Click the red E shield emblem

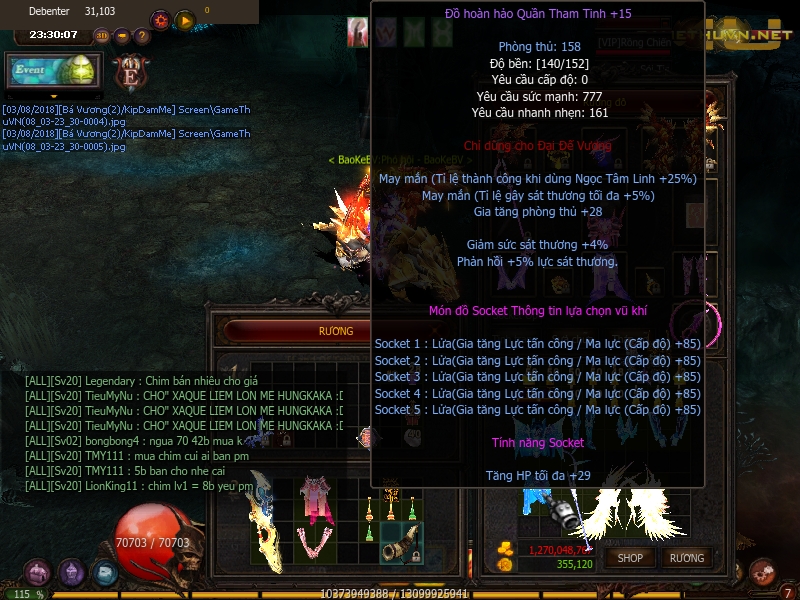[130, 72]
